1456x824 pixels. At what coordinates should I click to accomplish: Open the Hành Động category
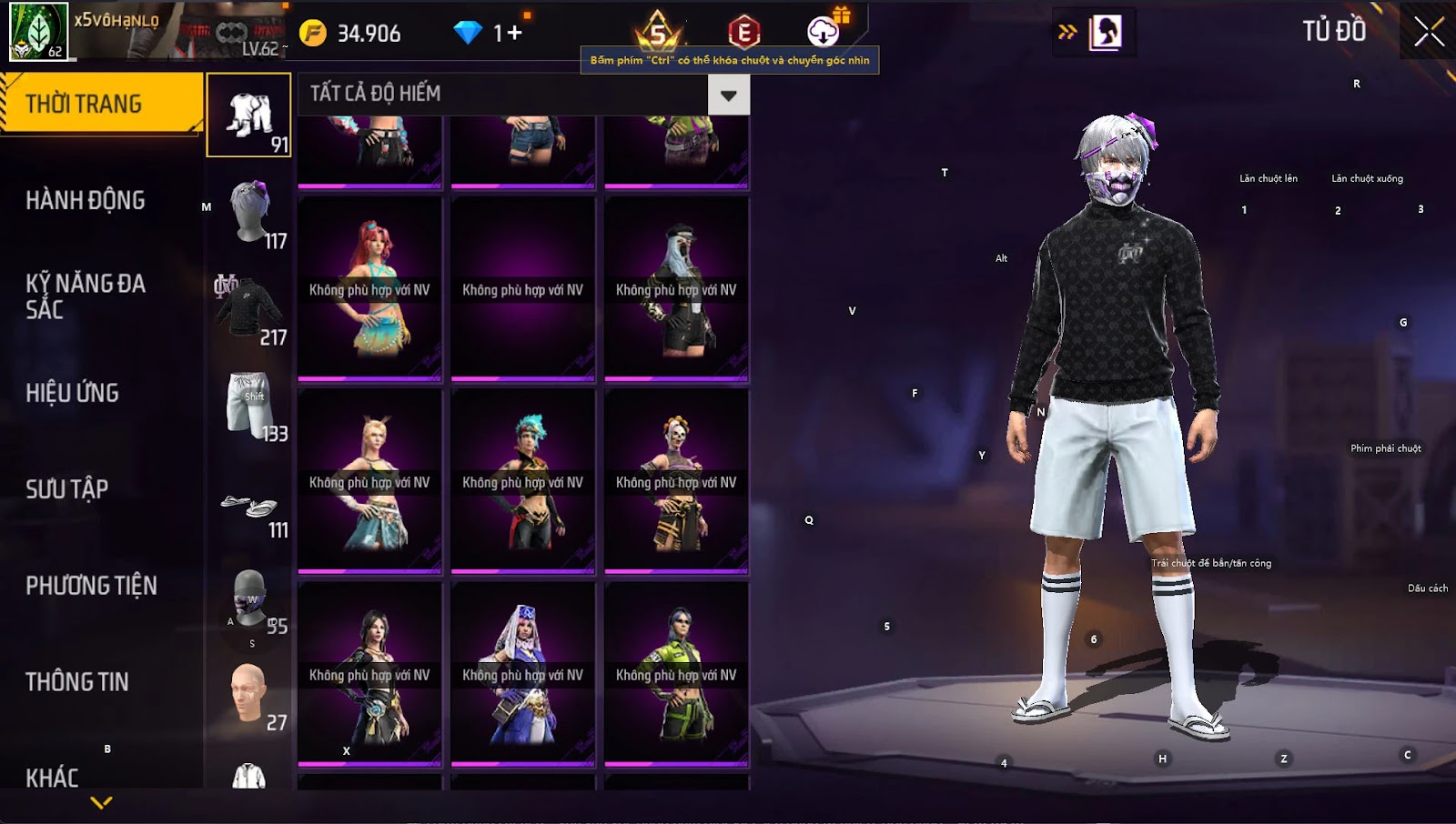tap(86, 200)
